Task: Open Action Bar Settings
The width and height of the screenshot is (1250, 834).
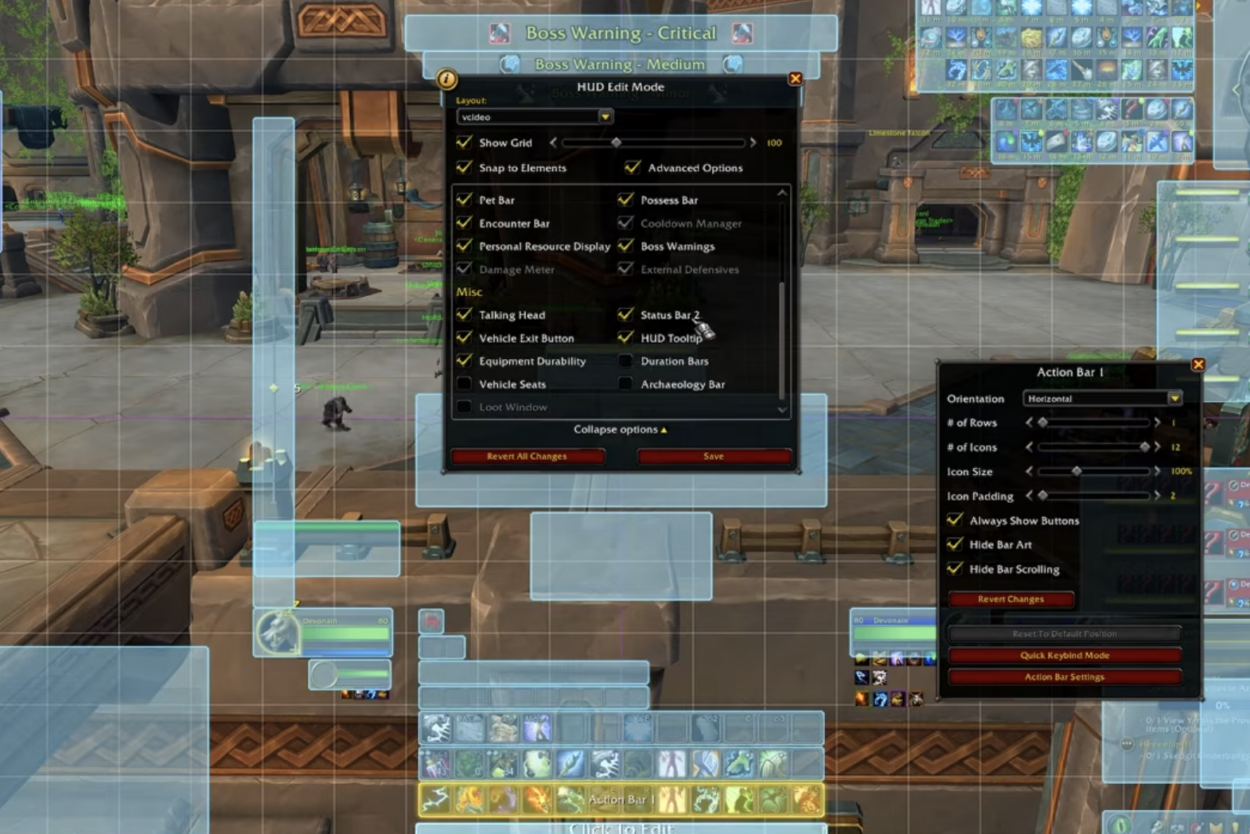Action: point(1065,677)
